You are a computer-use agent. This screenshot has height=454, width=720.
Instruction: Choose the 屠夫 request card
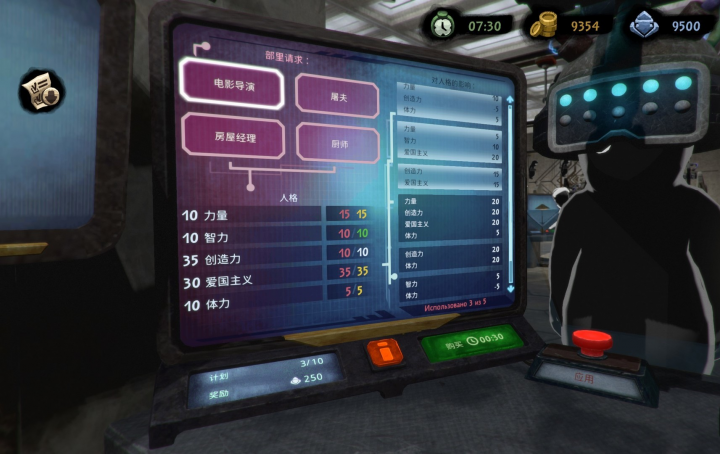(x=338, y=97)
